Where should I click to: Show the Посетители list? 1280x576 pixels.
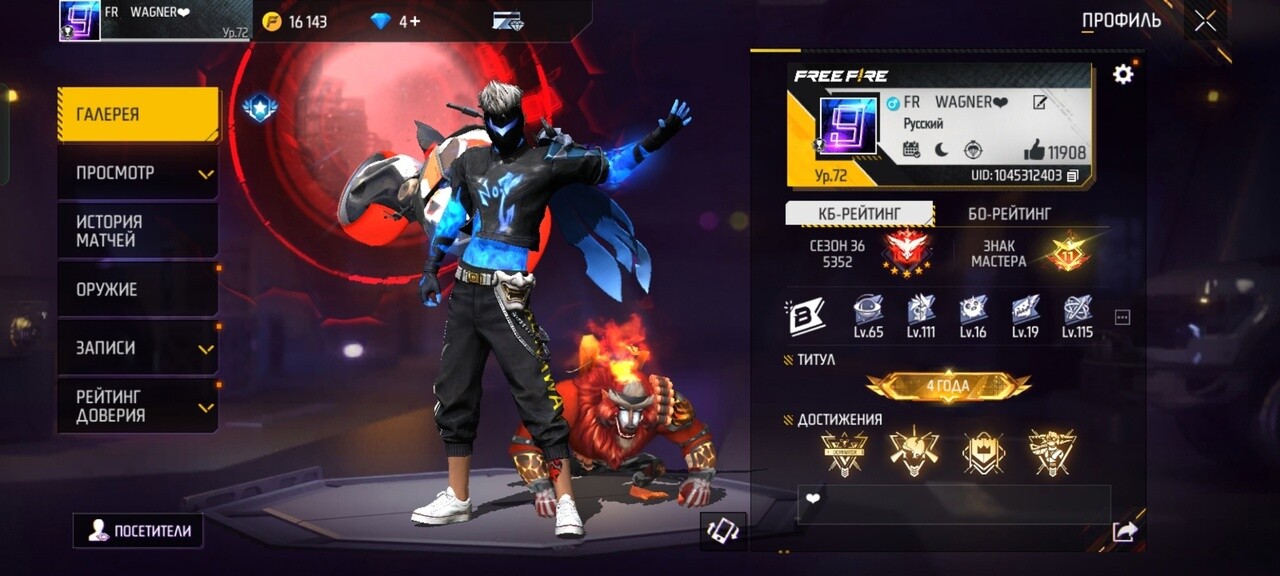[x=138, y=531]
